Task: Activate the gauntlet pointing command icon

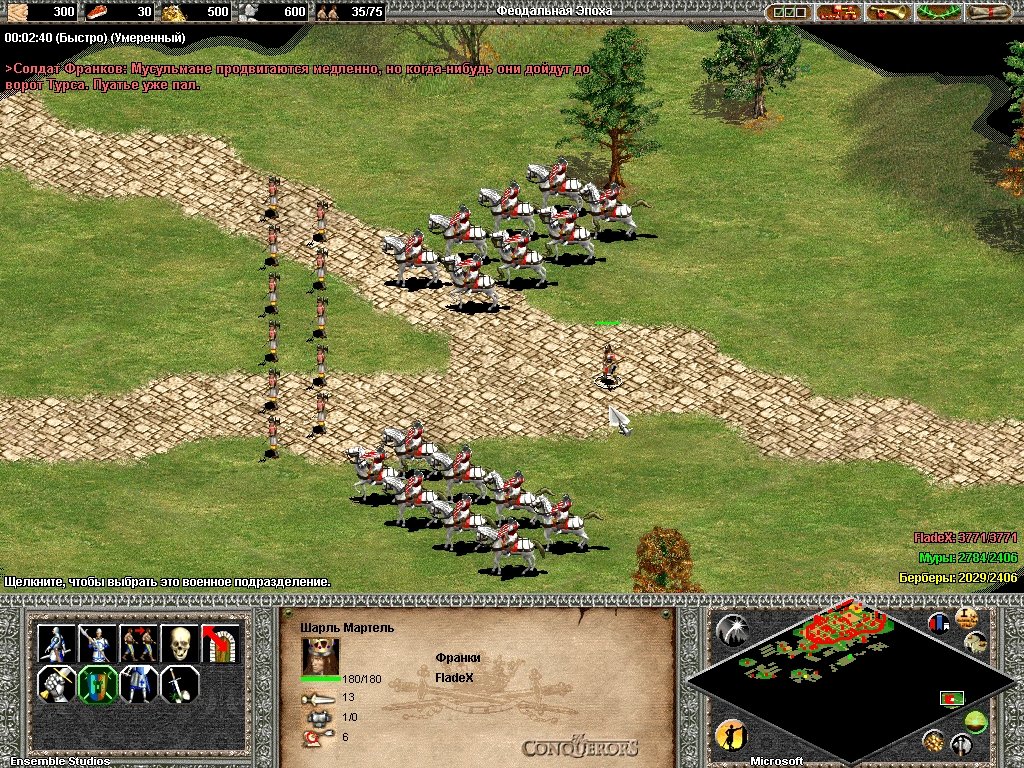Action: click(x=56, y=685)
